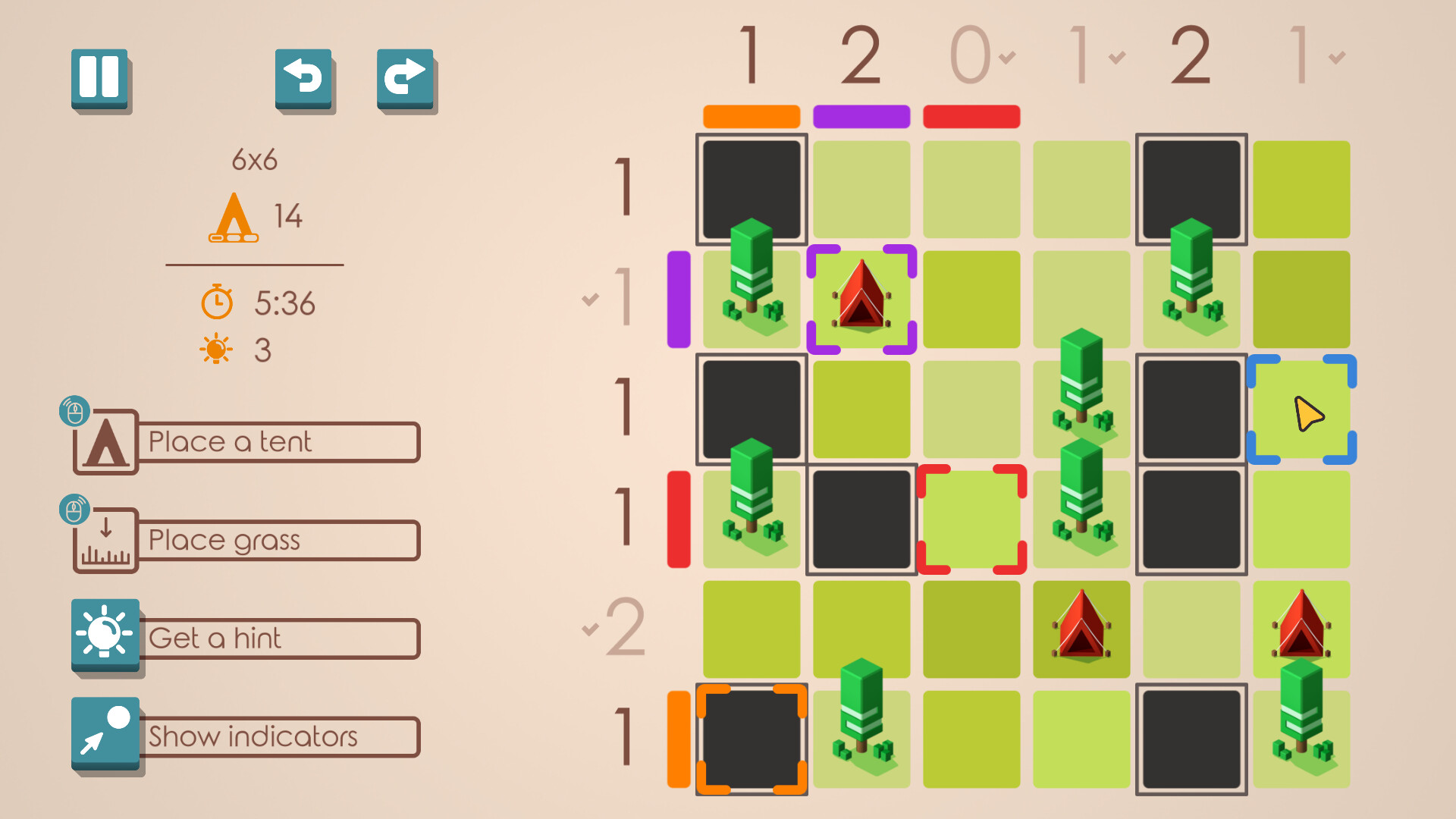Click the cursor icon beside Show indicators
The width and height of the screenshot is (1456, 819).
click(106, 734)
